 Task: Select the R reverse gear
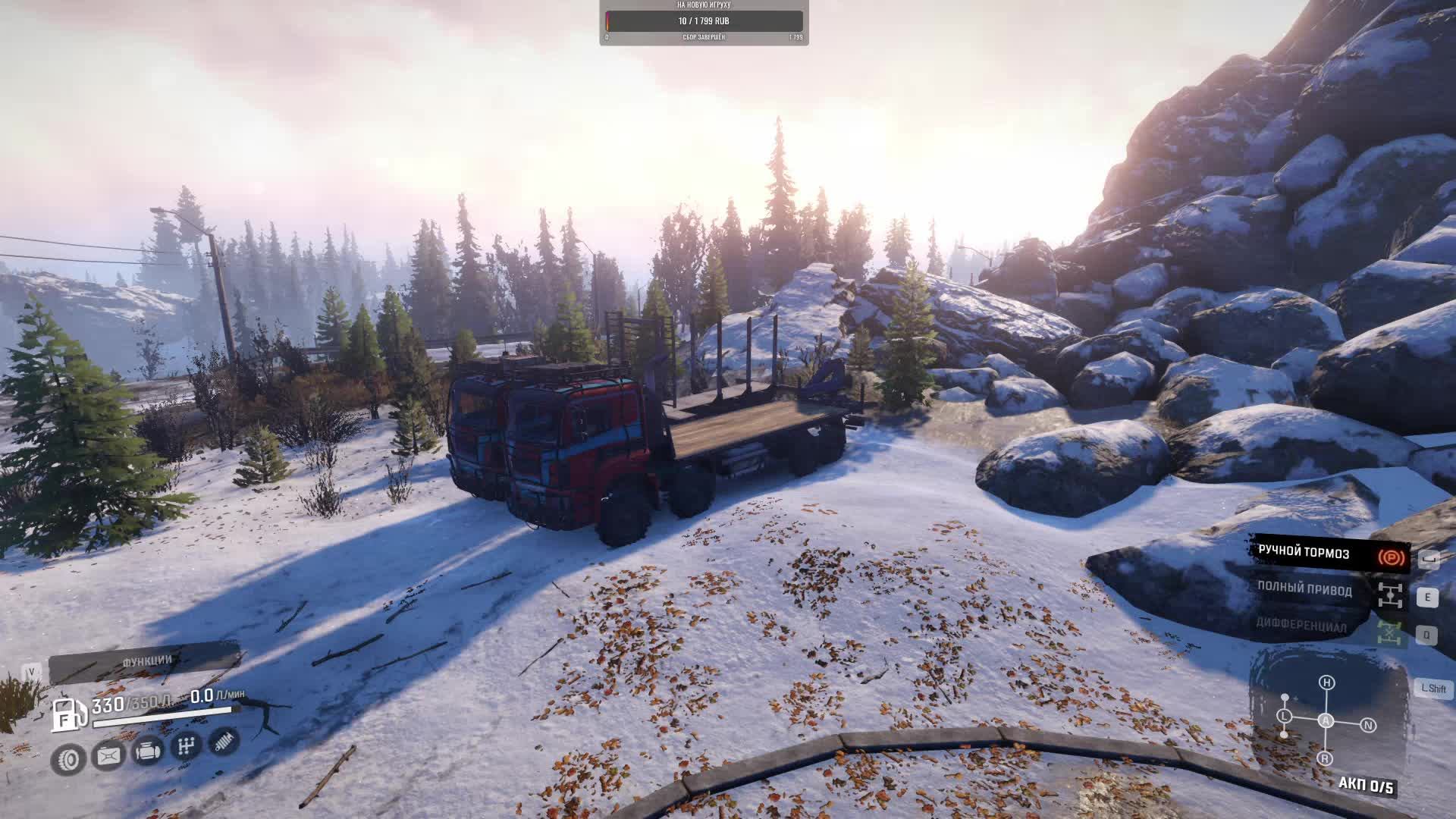(1325, 758)
